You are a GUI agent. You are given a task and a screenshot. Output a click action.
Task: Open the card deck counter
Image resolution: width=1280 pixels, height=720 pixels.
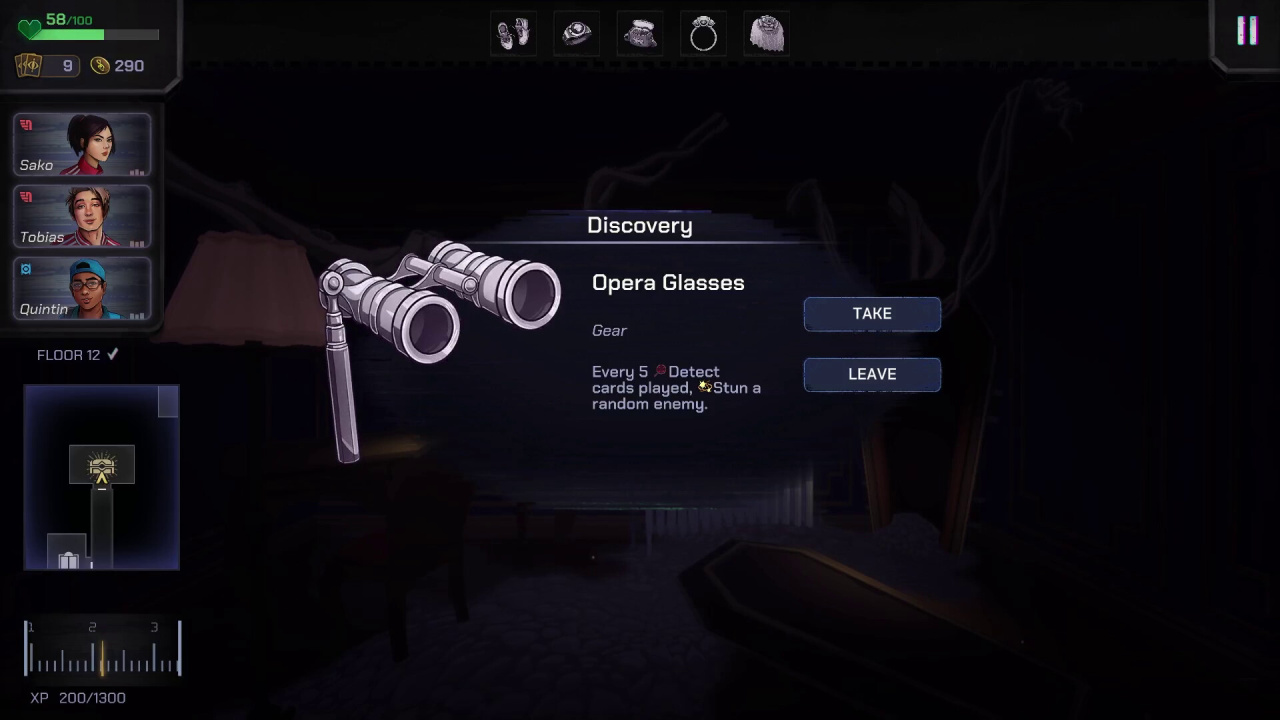coord(46,66)
